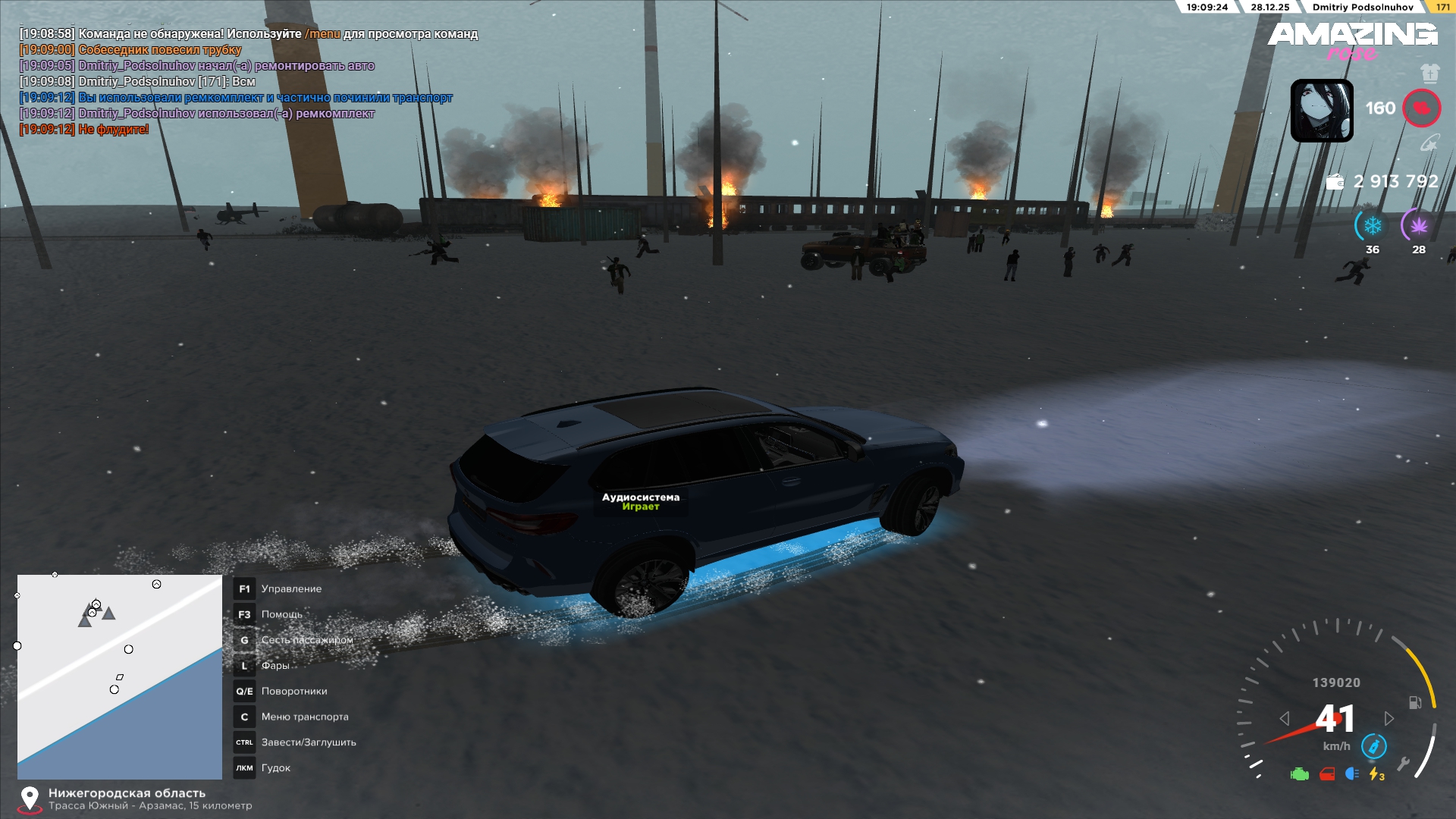Click the wrench repair icon
Image resolution: width=1456 pixels, height=819 pixels.
pos(1403,764)
